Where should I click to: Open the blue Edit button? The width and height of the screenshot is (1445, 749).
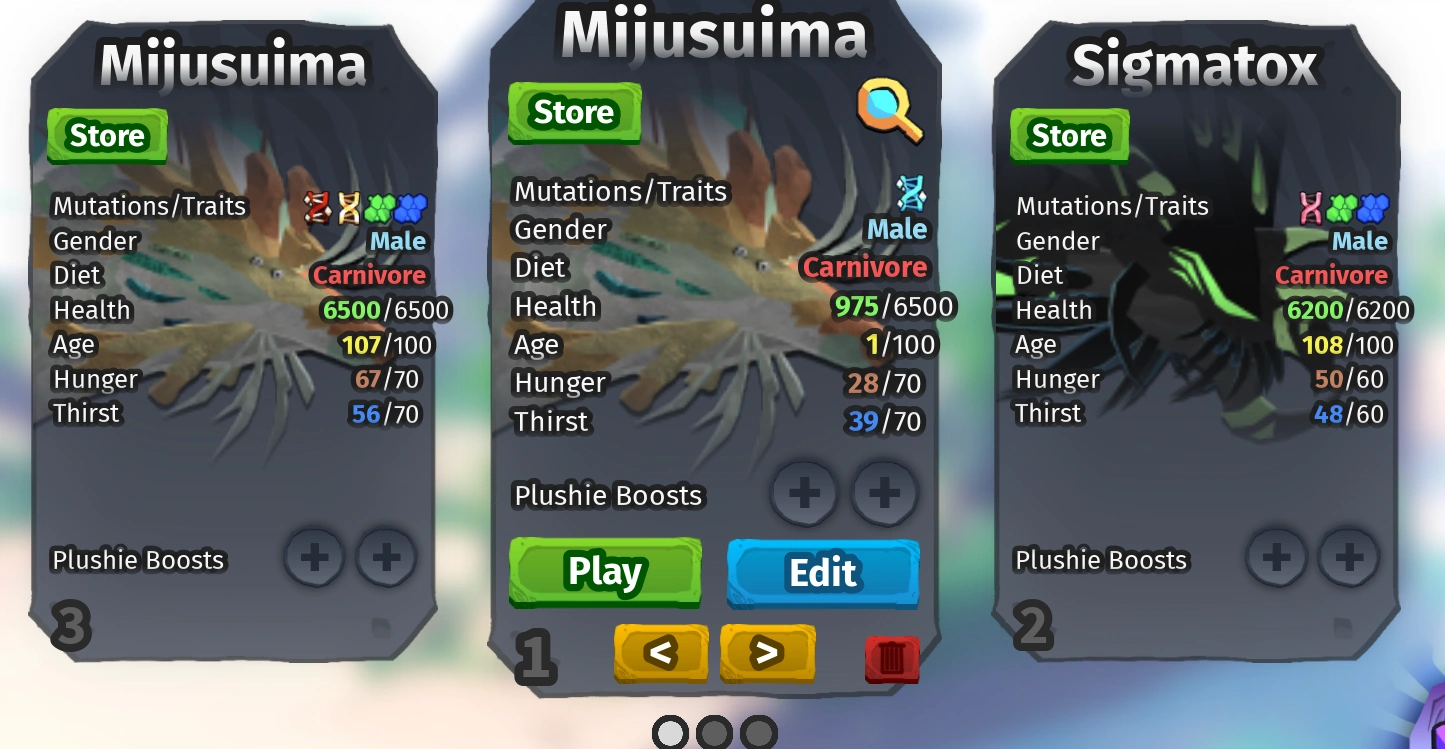point(822,573)
